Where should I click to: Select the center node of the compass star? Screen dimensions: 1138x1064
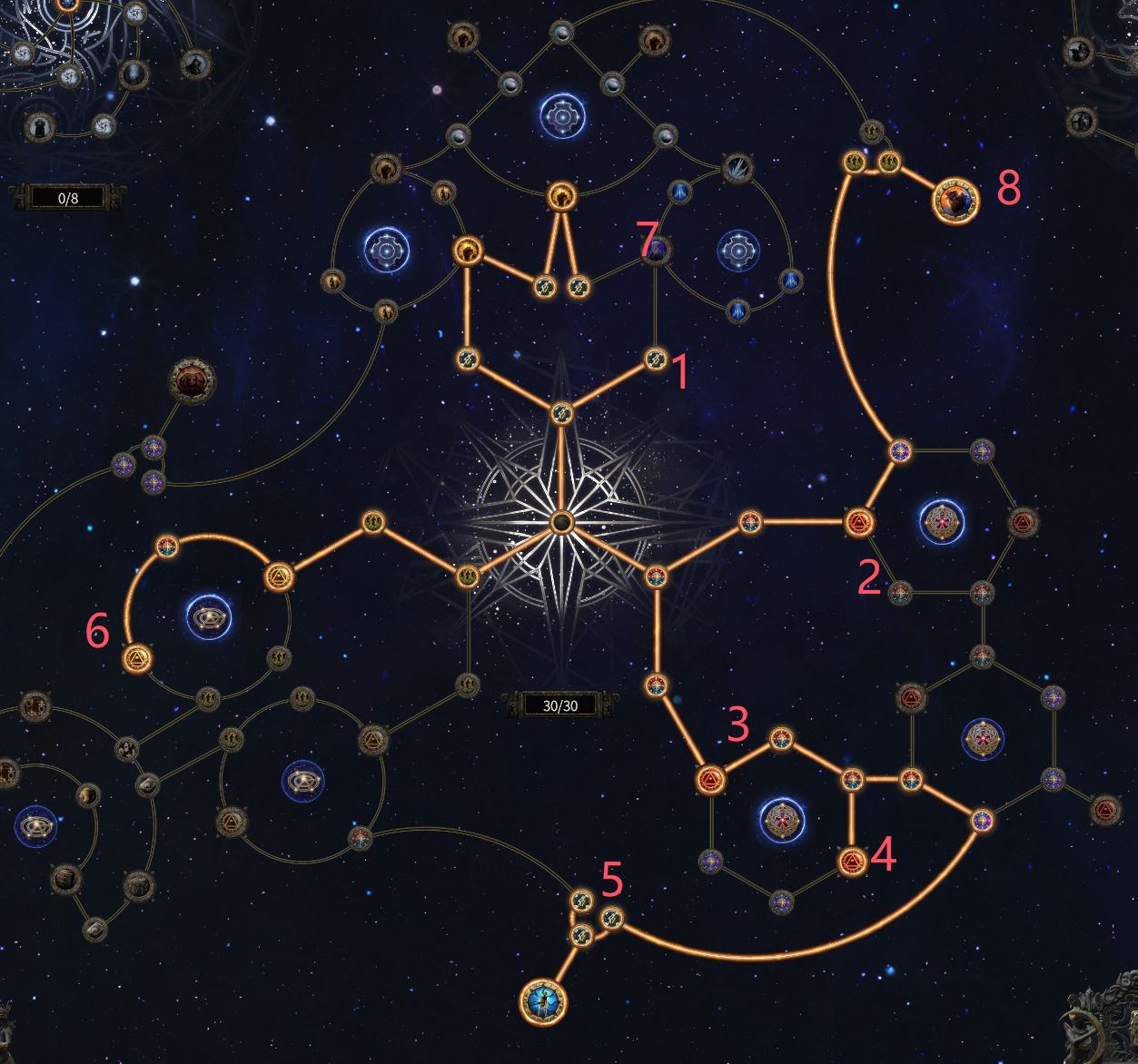tap(562, 521)
